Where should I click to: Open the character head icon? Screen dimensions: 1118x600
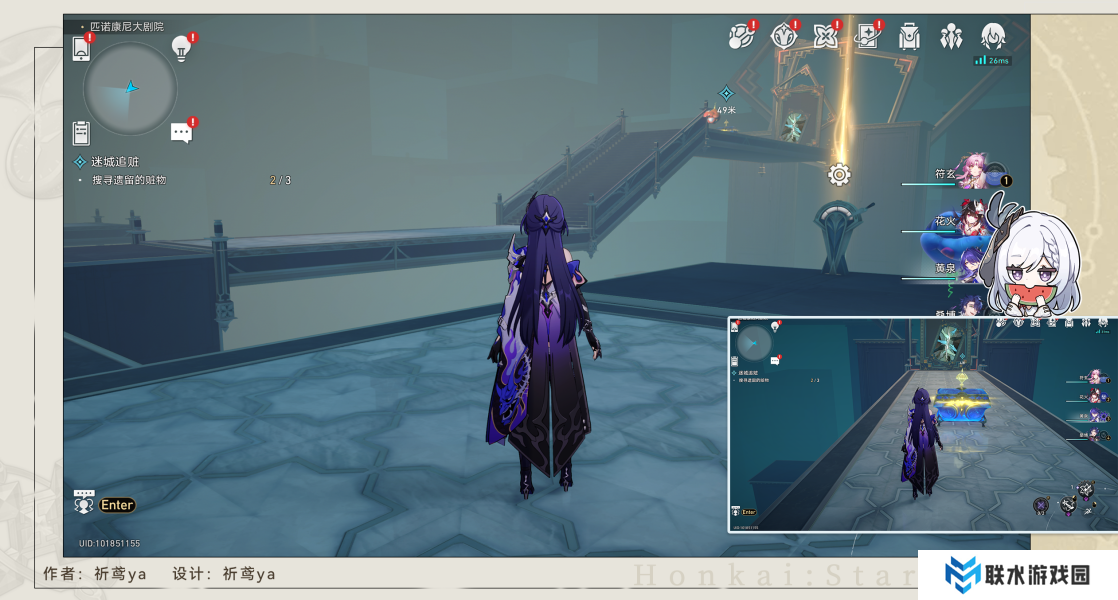(993, 38)
